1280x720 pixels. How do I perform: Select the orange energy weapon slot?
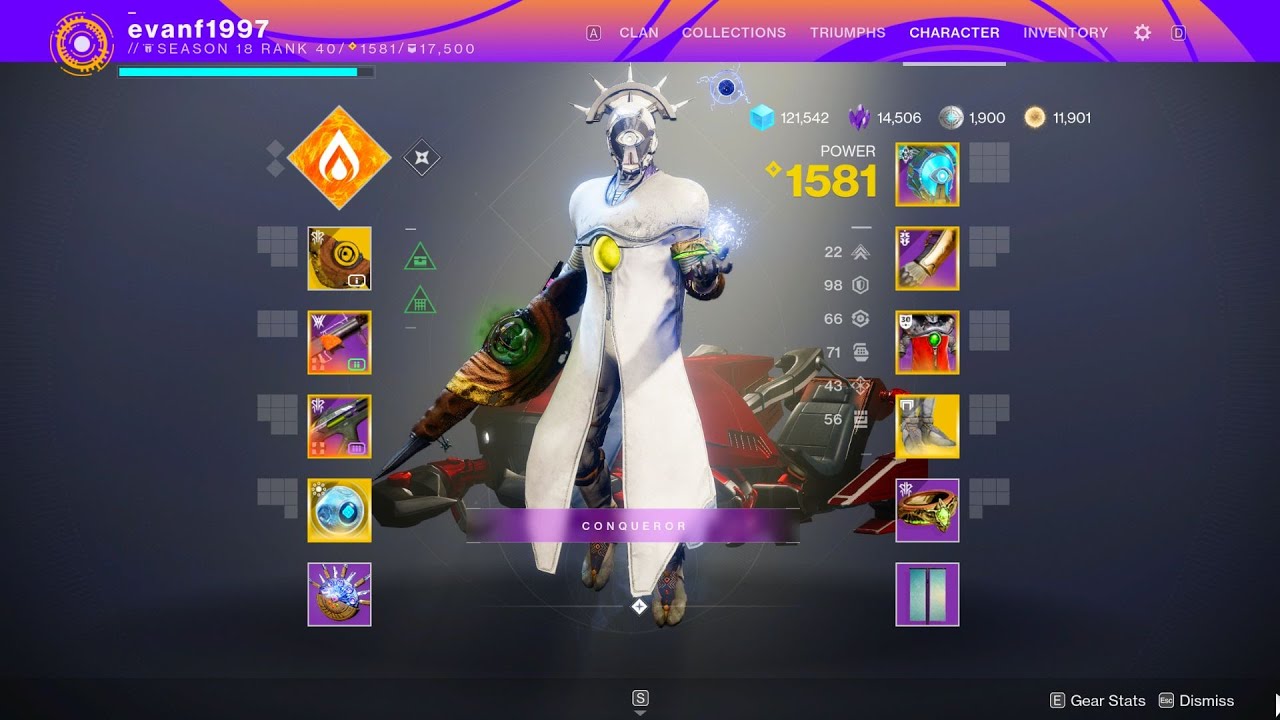point(340,343)
